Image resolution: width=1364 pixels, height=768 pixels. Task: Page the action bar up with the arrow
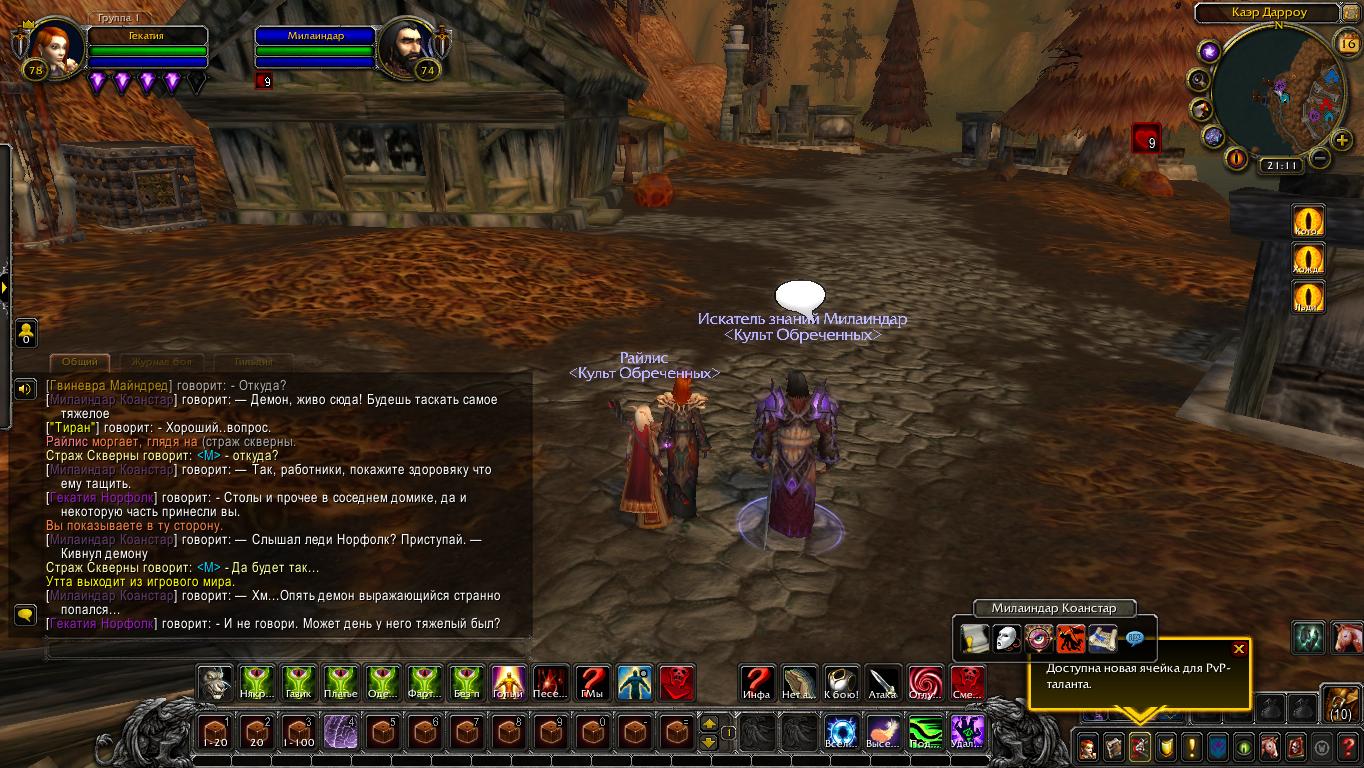(709, 724)
